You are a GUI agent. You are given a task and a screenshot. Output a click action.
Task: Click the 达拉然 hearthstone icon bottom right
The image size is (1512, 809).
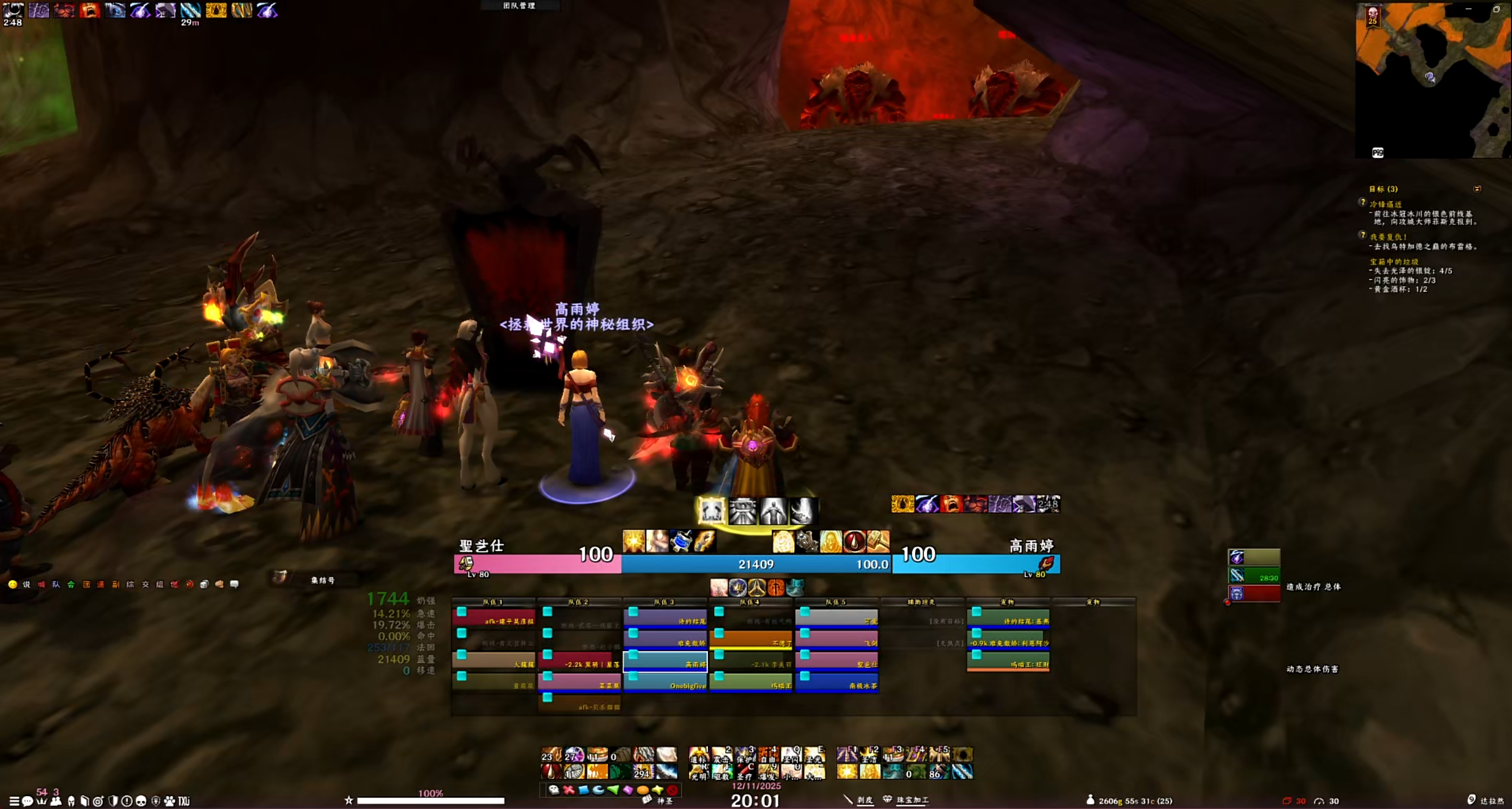[x=1471, y=798]
